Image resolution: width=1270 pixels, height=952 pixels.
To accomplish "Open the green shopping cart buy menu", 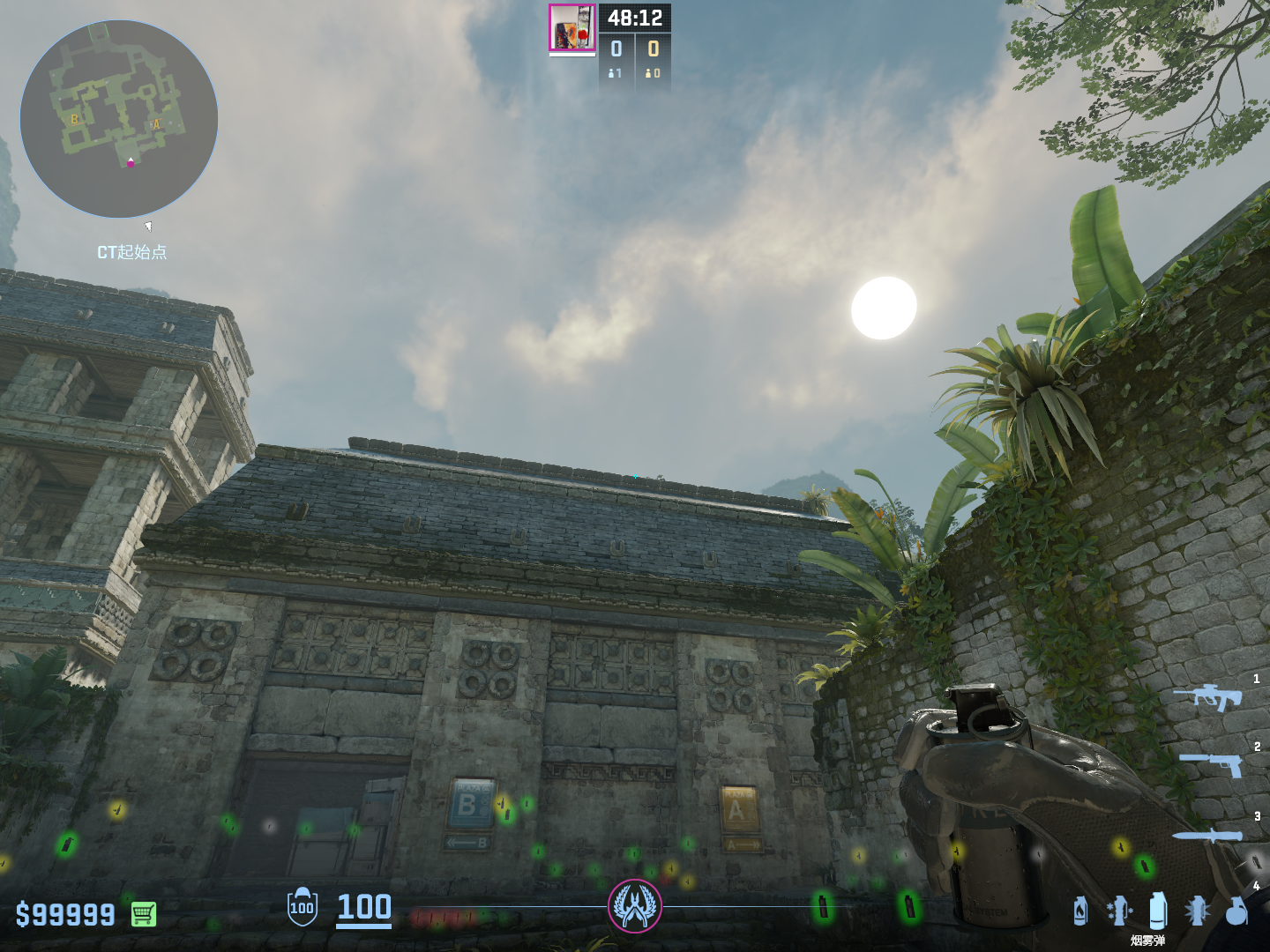I will pyautogui.click(x=144, y=914).
